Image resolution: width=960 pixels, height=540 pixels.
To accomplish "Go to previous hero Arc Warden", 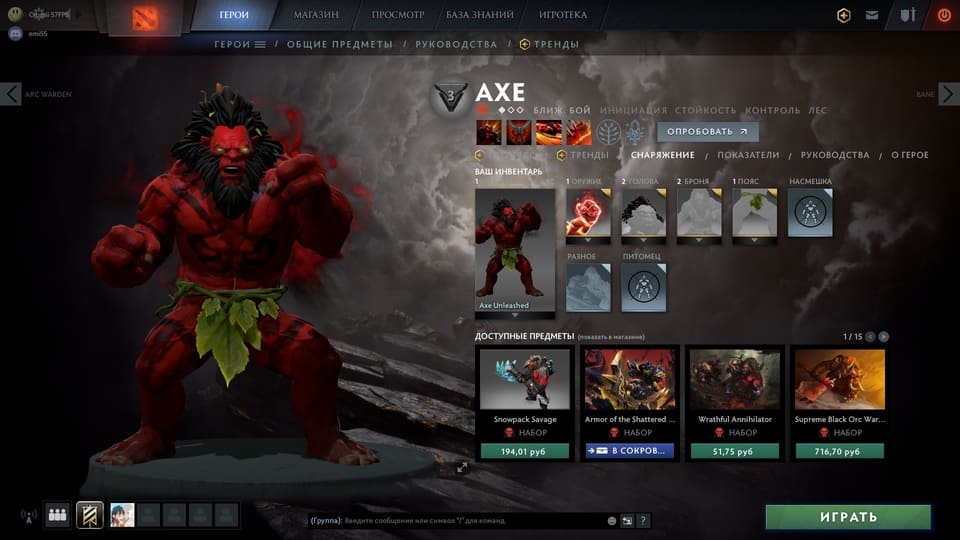I will coord(12,94).
